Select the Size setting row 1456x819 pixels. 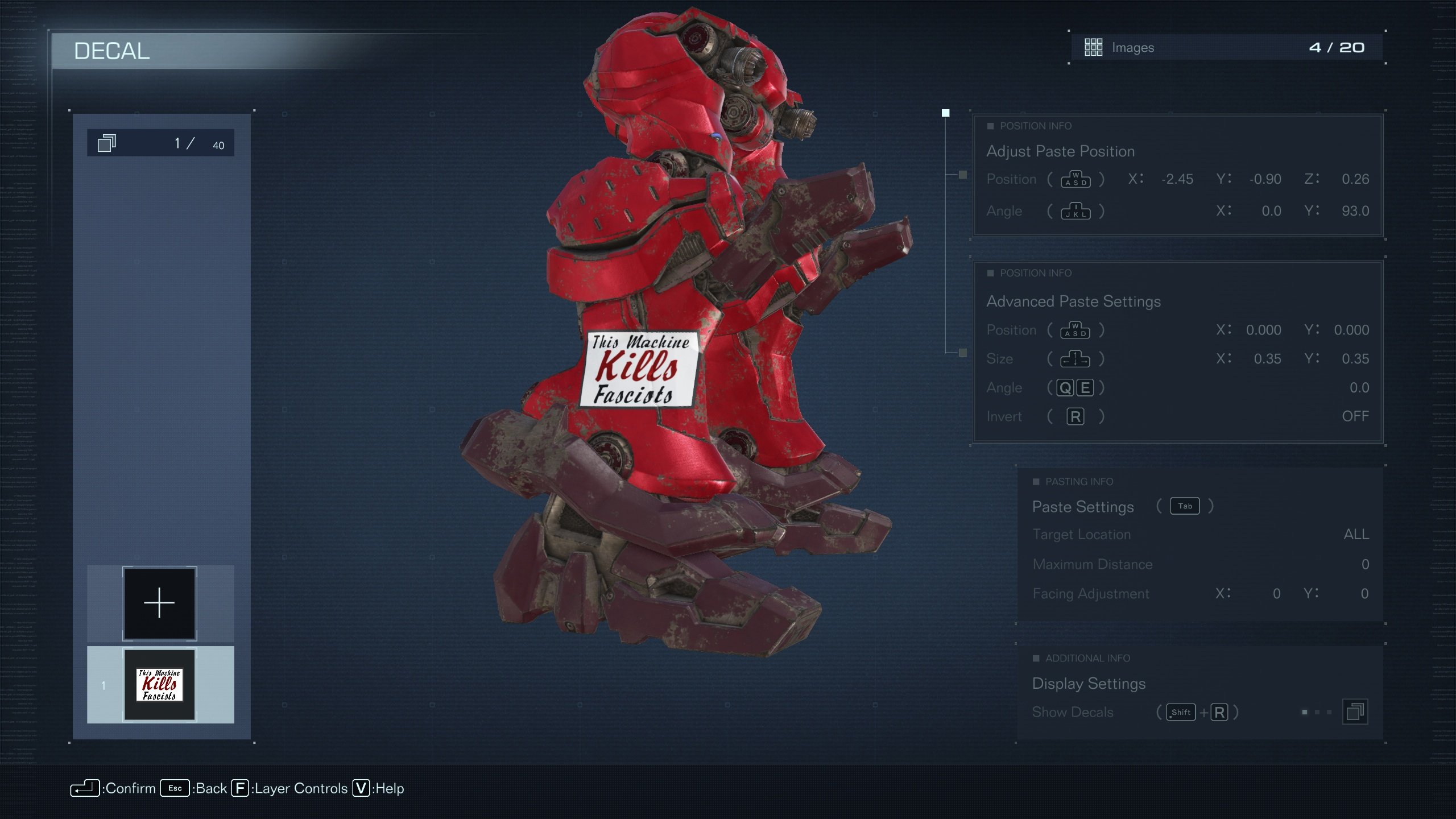pyautogui.click(x=1176, y=359)
